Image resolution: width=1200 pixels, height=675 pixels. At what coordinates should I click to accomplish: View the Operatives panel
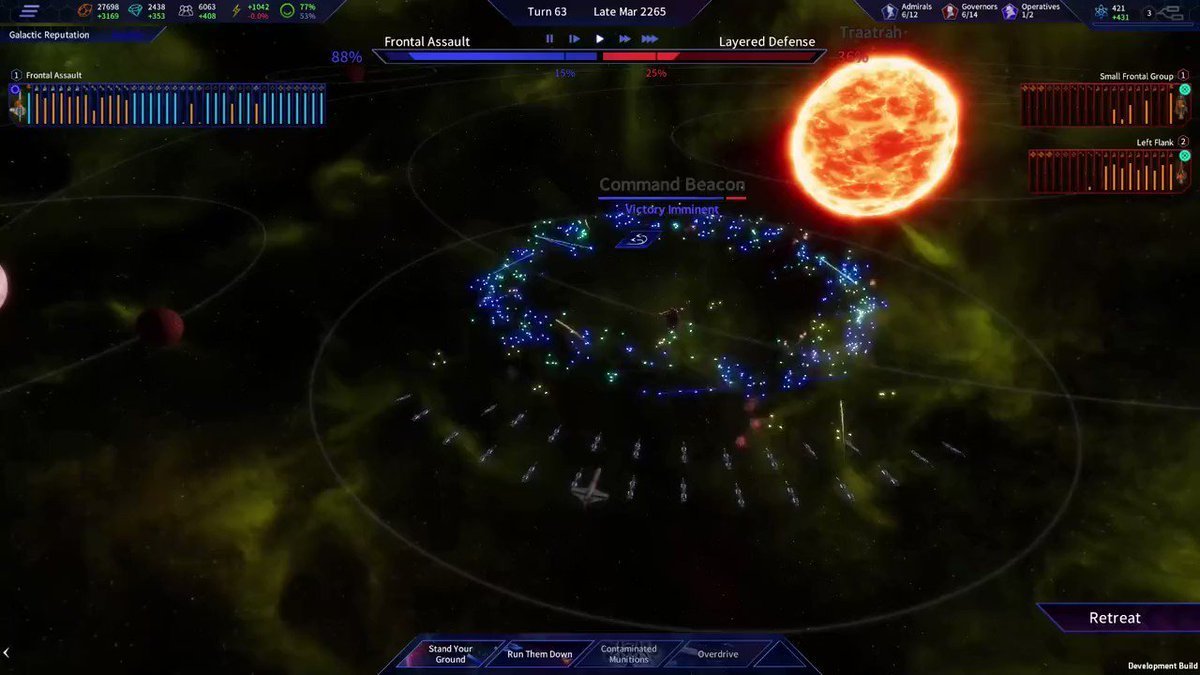click(1033, 11)
